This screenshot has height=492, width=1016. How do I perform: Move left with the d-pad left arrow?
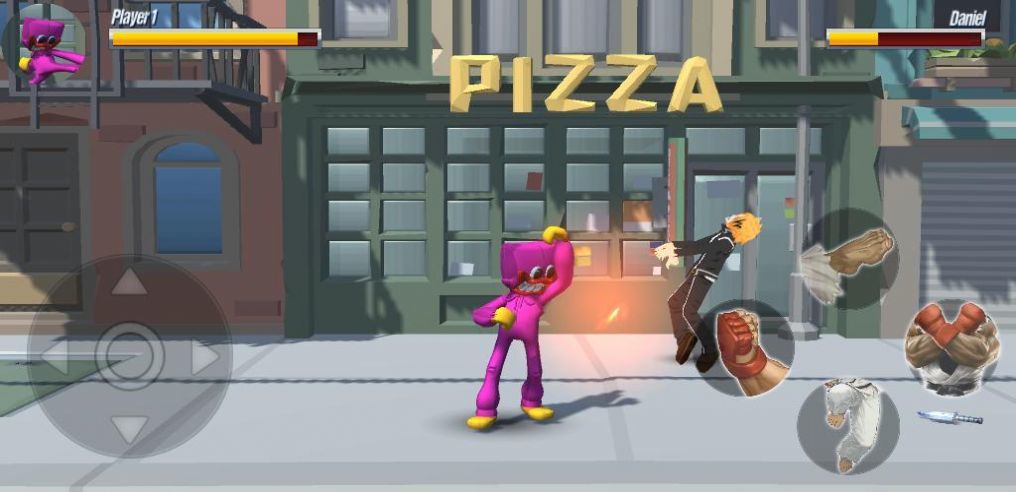click(x=55, y=357)
